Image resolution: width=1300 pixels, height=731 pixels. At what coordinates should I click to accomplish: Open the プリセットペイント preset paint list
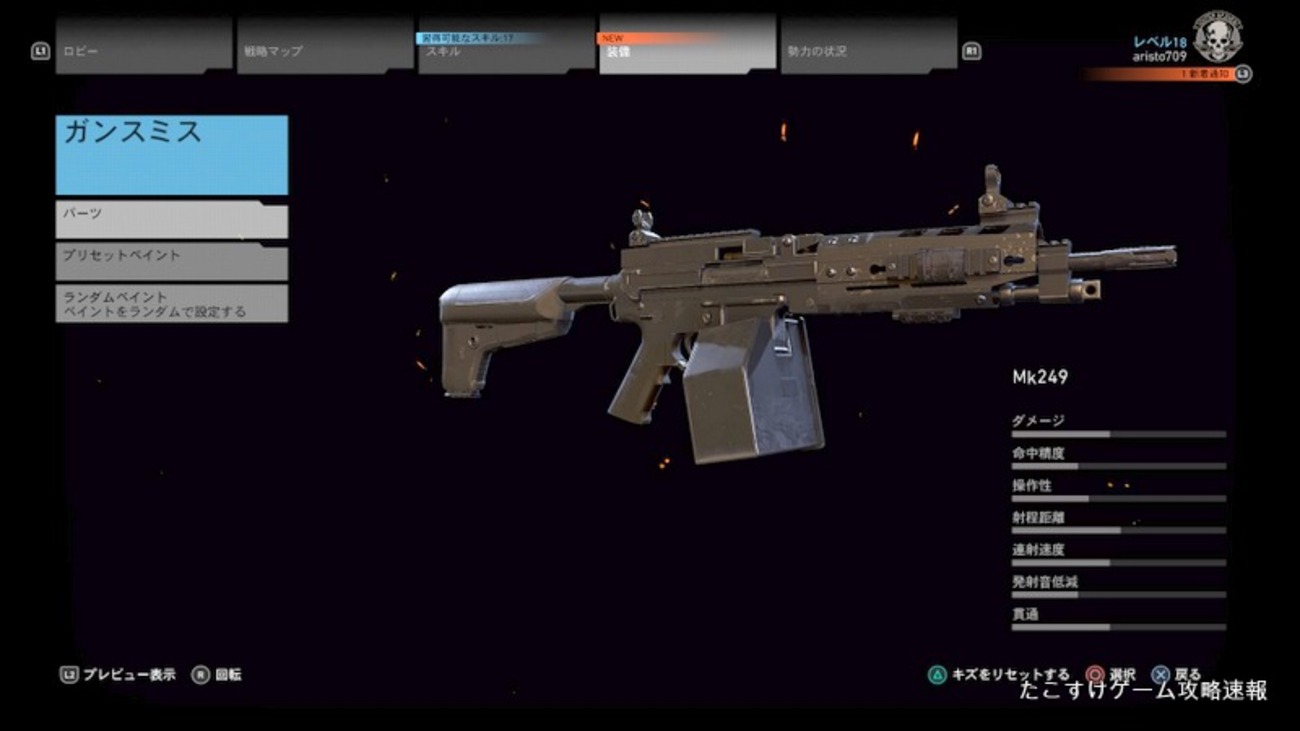click(170, 261)
